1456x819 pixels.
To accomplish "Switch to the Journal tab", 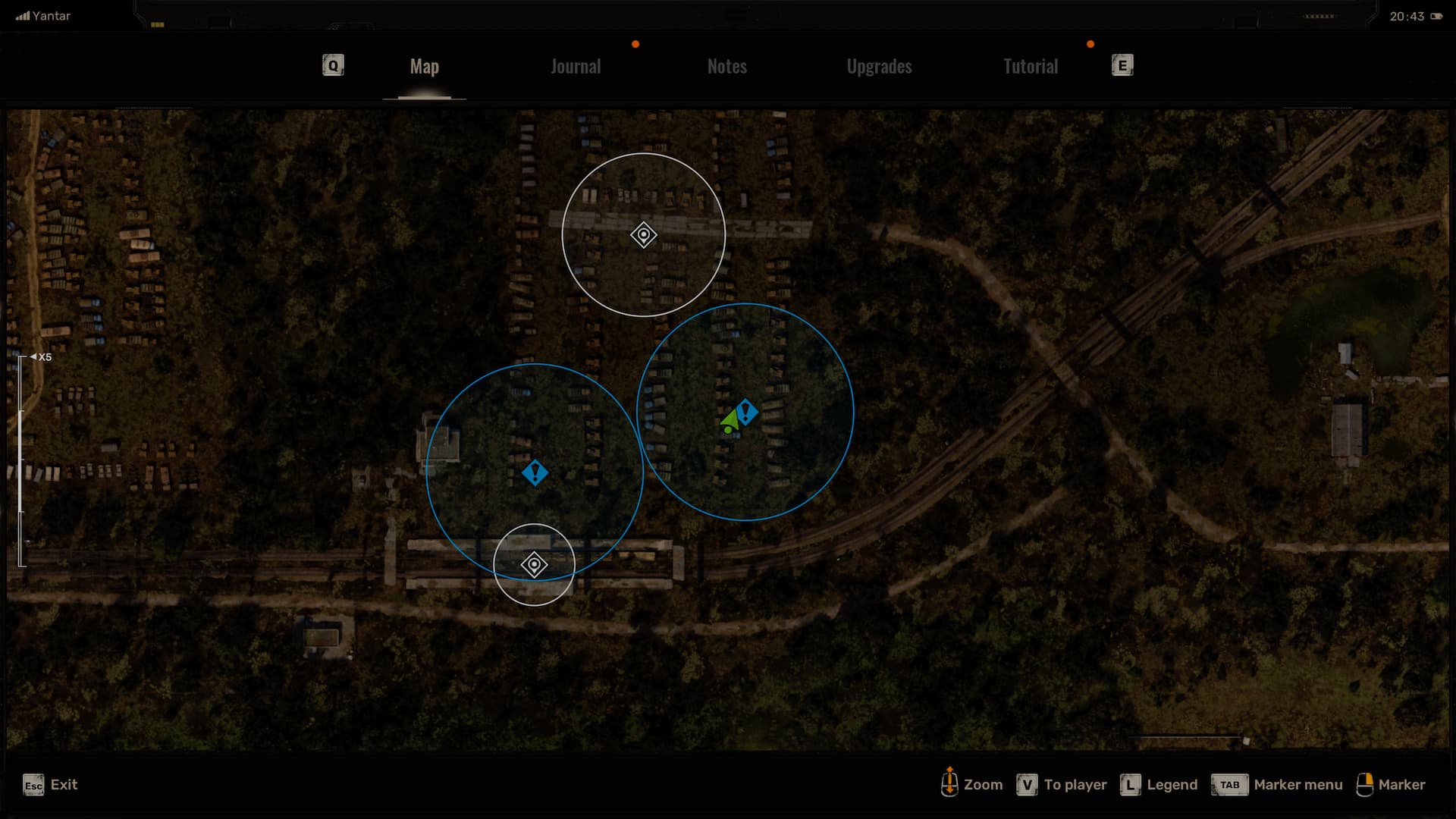I will coord(576,67).
